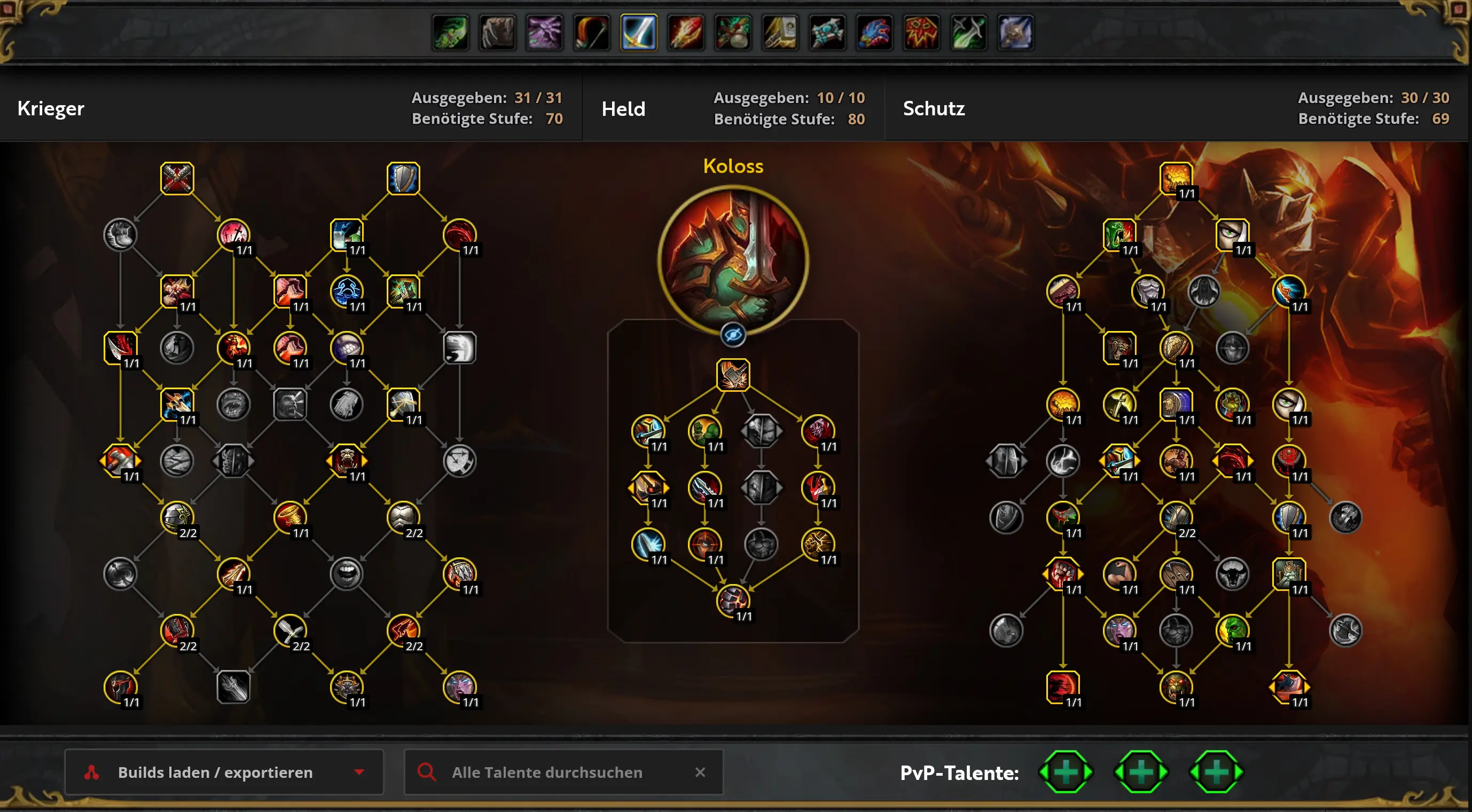Choose the red tribal mask class icon
Screen dimensions: 1472x812
click(x=921, y=33)
